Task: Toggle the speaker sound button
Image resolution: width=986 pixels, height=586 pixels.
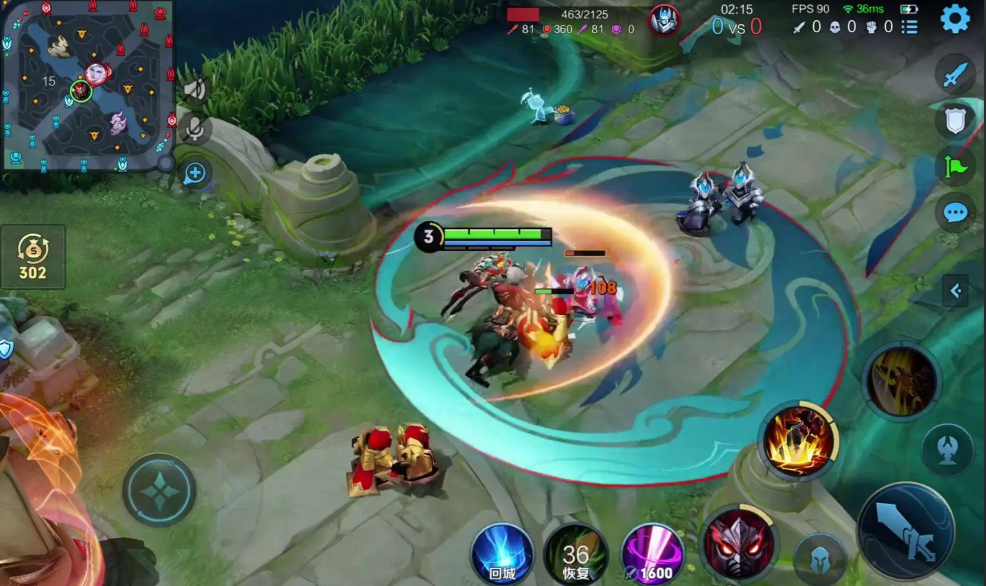Action: pyautogui.click(x=194, y=91)
